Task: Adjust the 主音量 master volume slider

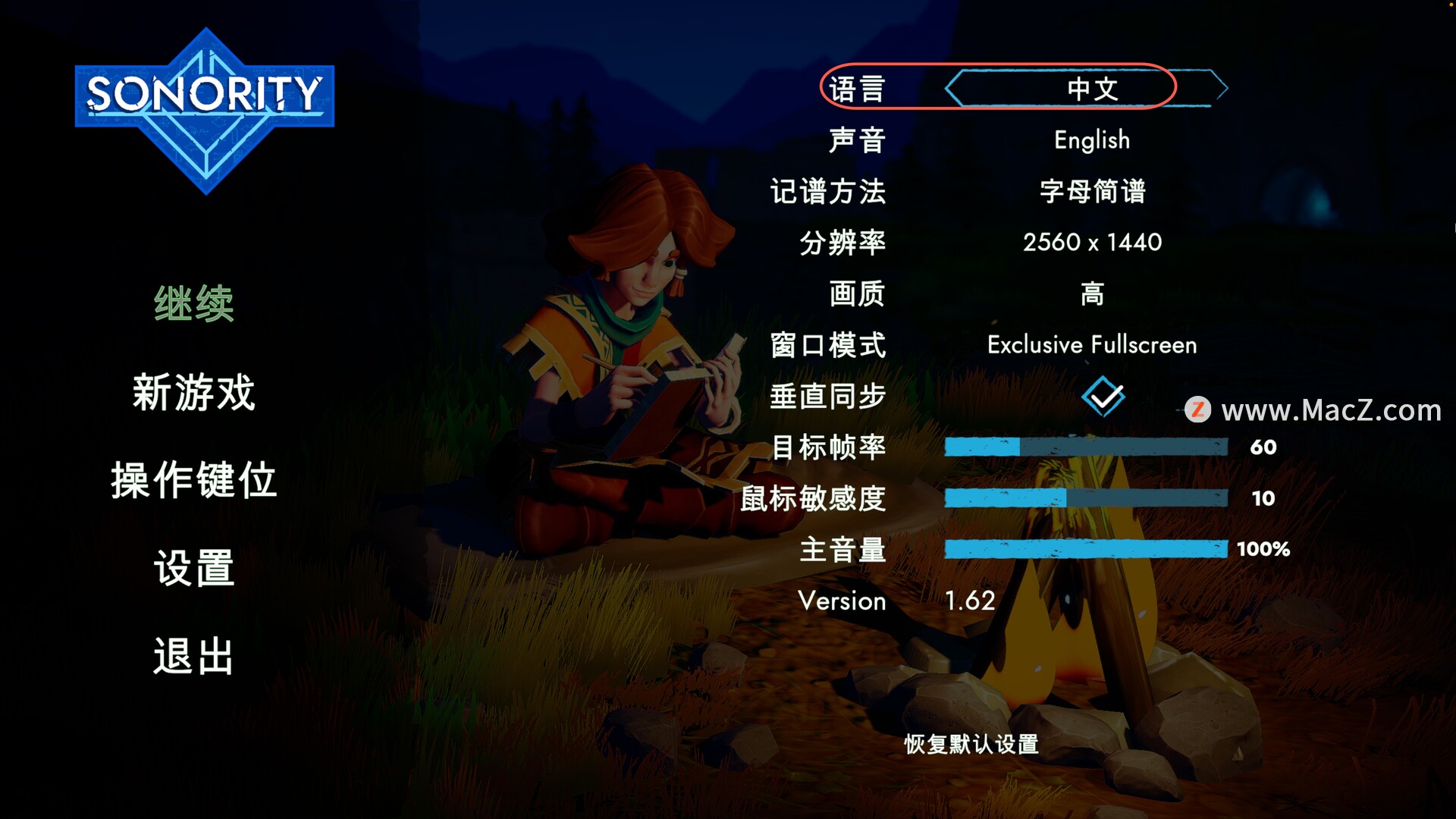Action: pyautogui.click(x=1085, y=549)
